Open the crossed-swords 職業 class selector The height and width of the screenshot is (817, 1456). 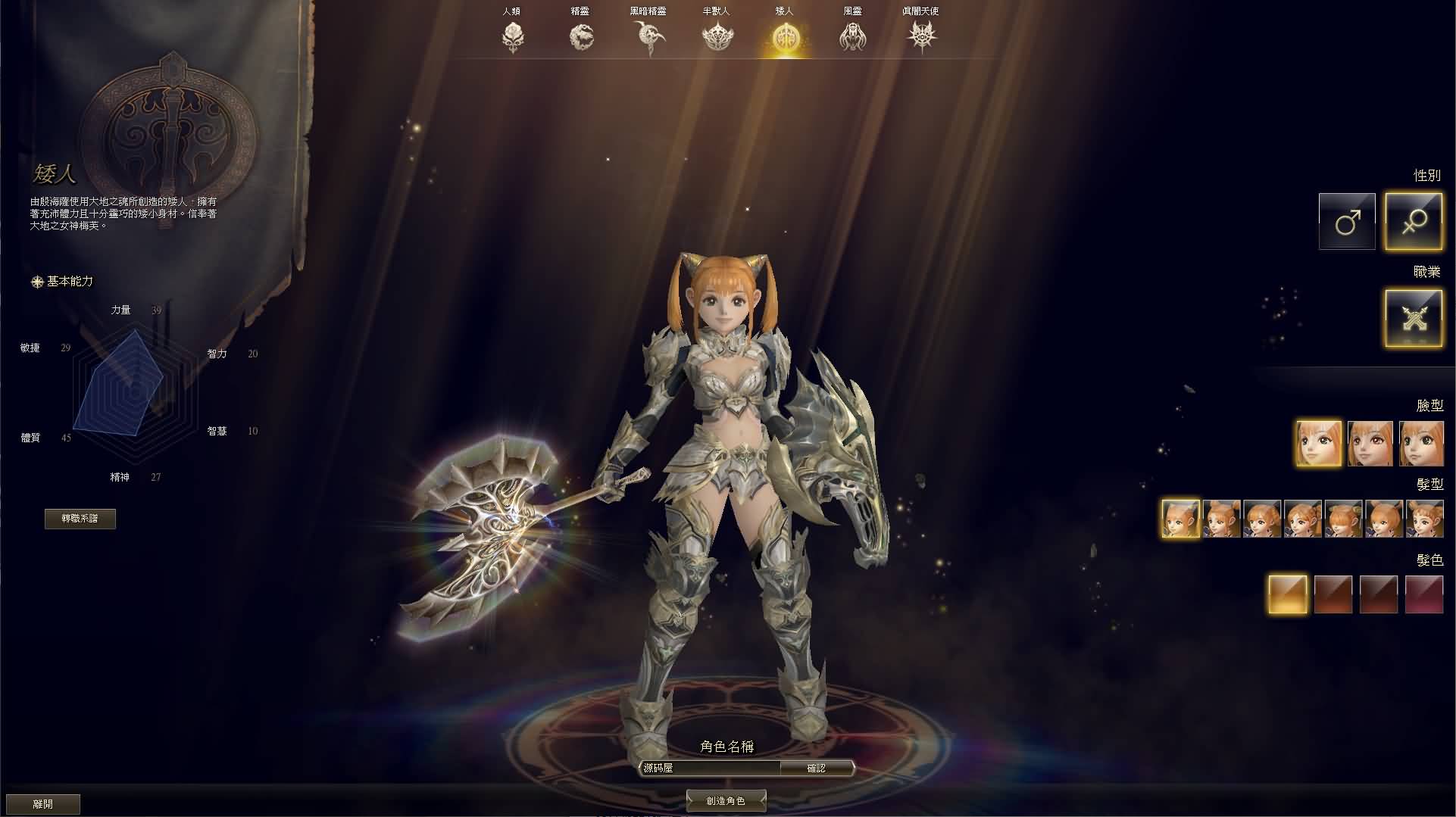(x=1413, y=317)
